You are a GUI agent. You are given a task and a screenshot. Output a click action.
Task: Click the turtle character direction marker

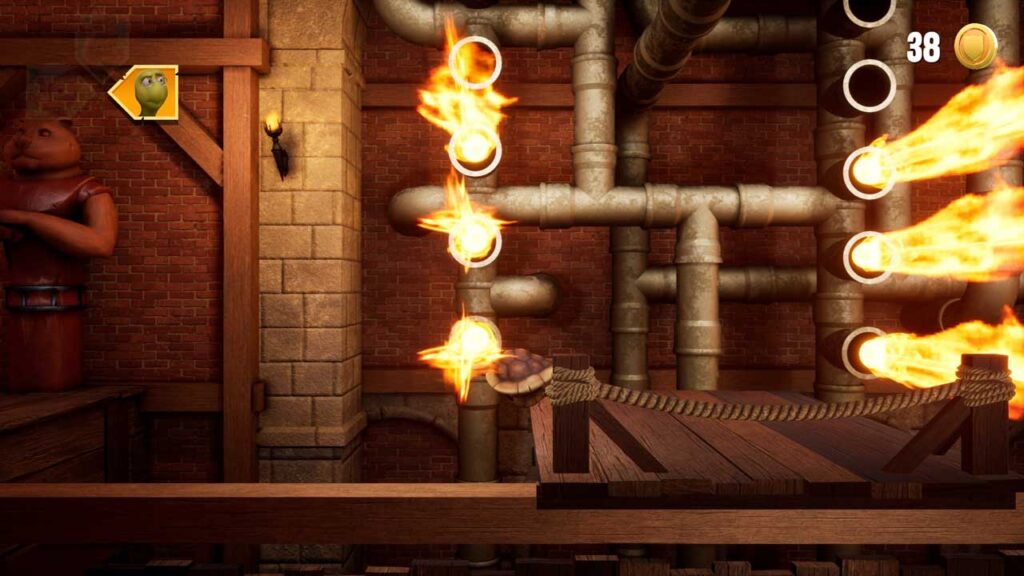coord(145,93)
